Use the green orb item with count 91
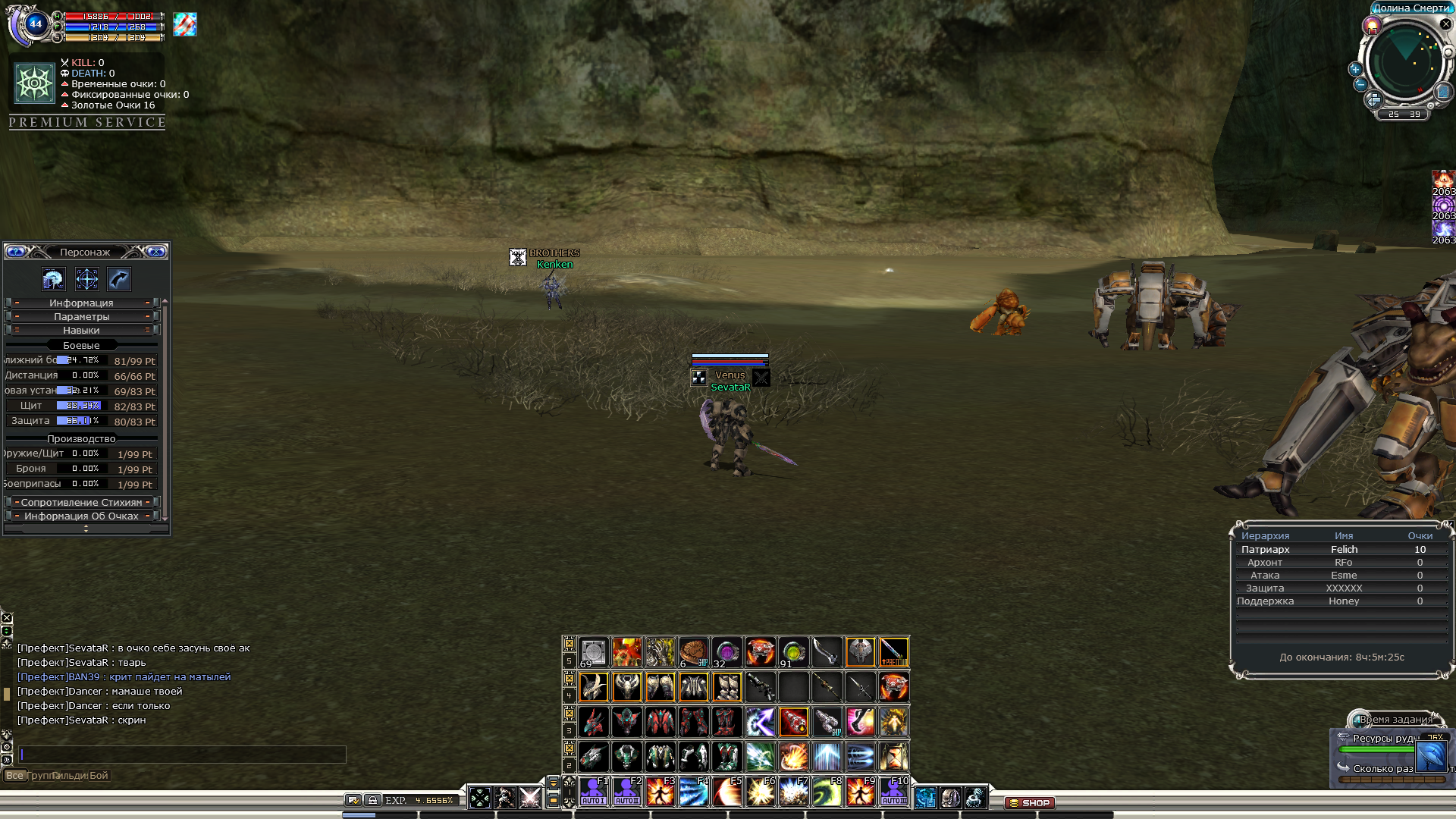The width and height of the screenshot is (1456, 819). click(x=793, y=652)
